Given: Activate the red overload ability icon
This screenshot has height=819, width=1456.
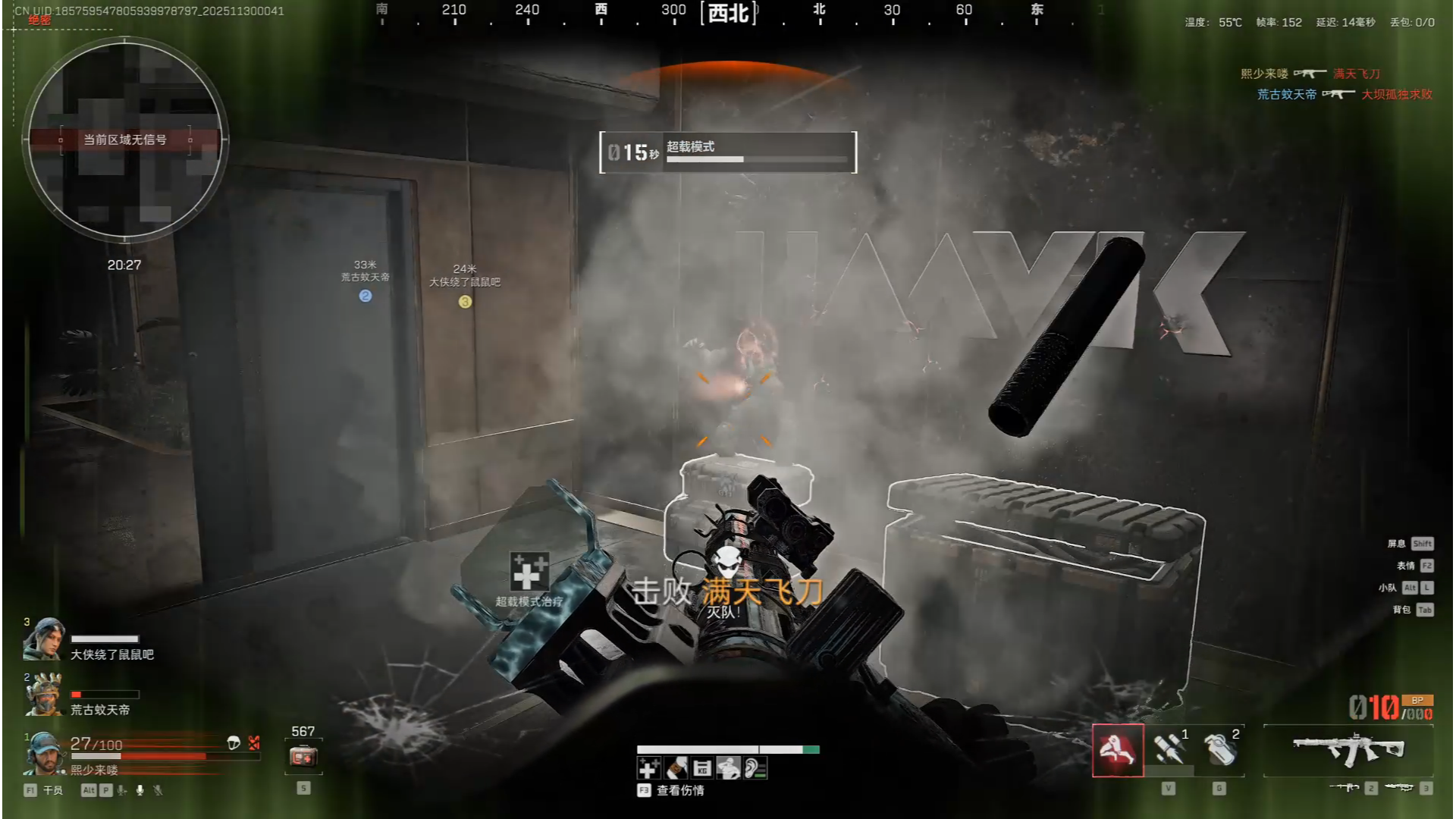Looking at the screenshot, I should click(1118, 750).
